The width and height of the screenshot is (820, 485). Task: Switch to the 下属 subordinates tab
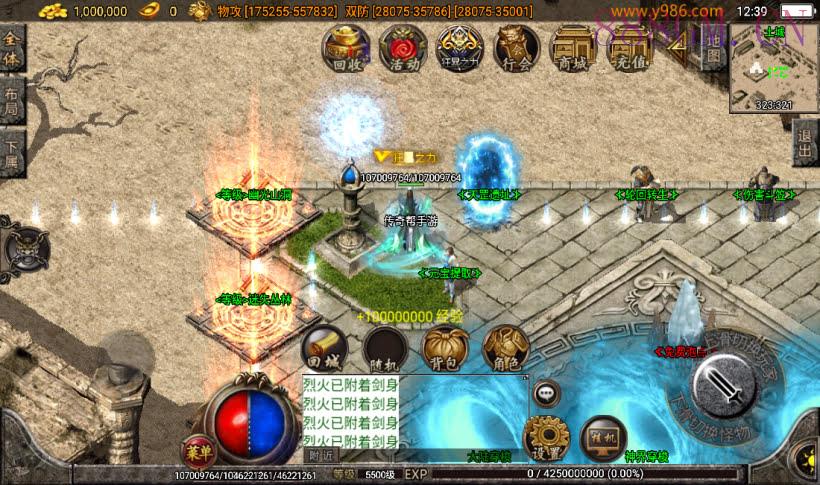coord(12,152)
